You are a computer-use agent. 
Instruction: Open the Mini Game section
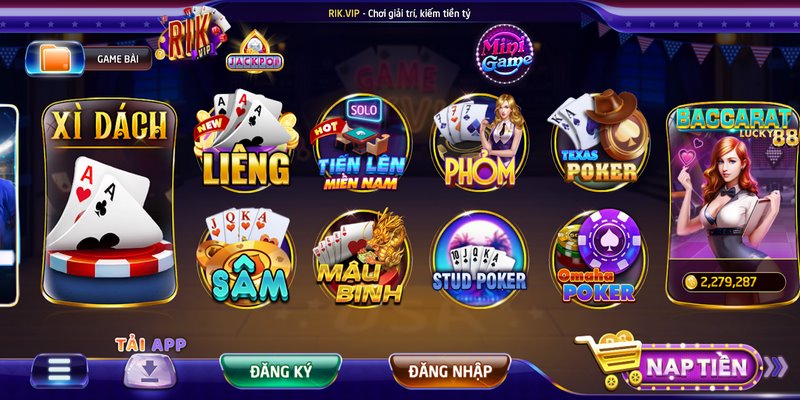pos(502,54)
